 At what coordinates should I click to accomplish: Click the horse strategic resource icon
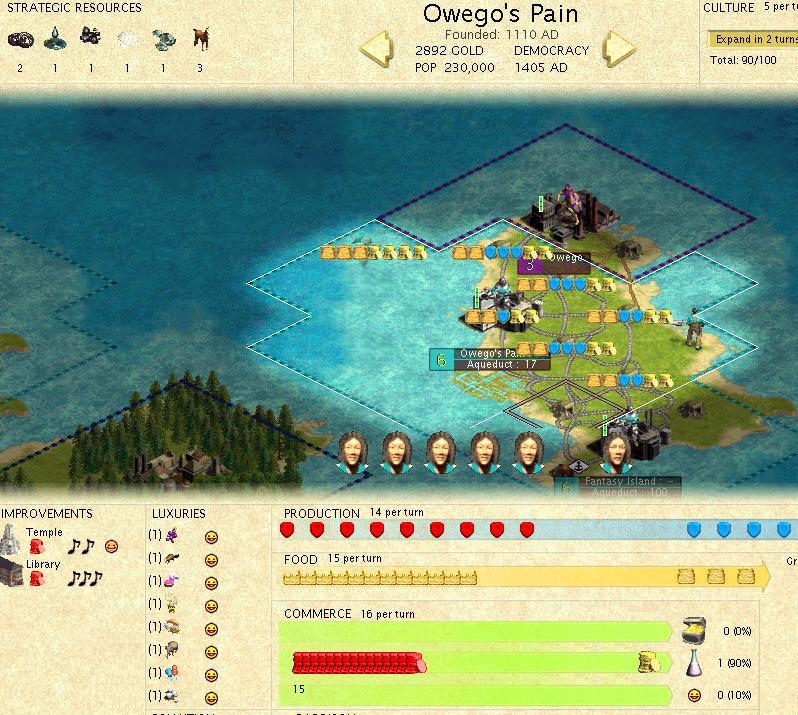tap(200, 40)
